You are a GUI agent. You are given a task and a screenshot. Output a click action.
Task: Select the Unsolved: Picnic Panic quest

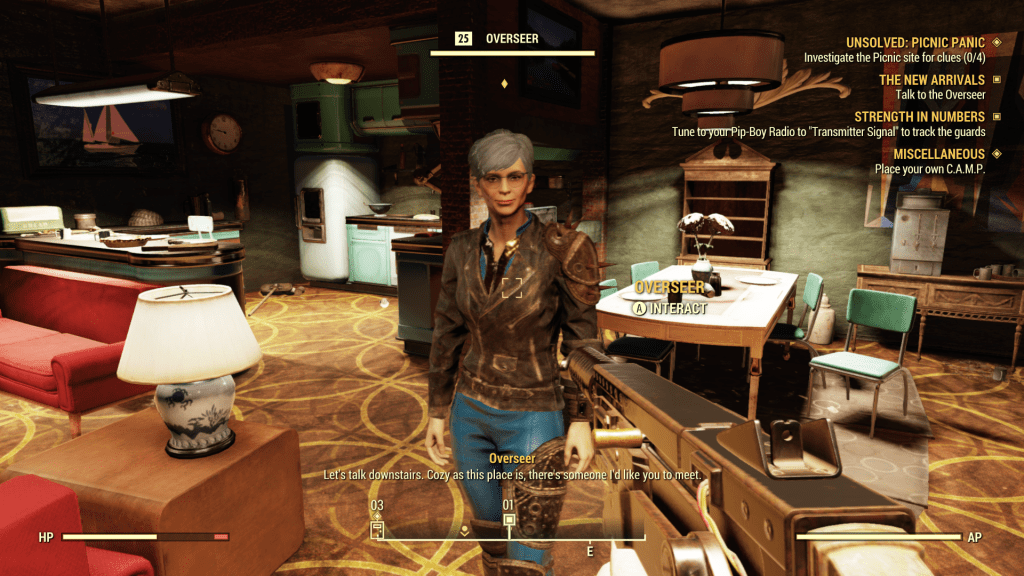(915, 43)
